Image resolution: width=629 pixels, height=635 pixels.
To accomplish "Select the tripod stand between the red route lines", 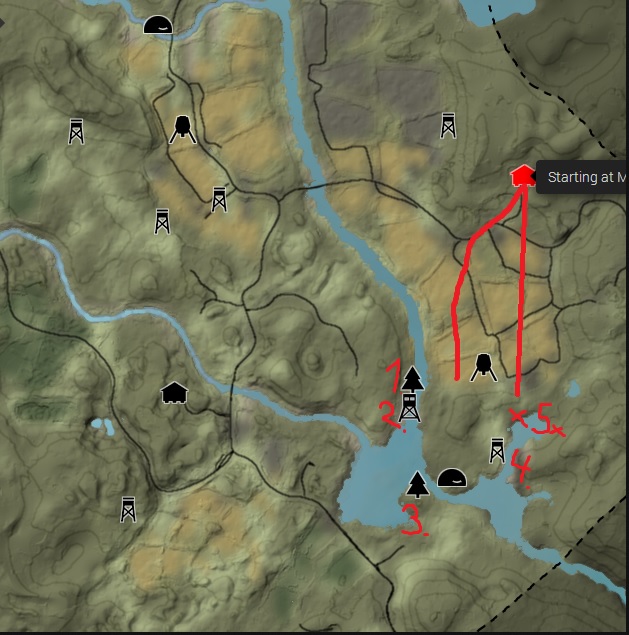I will click(484, 367).
